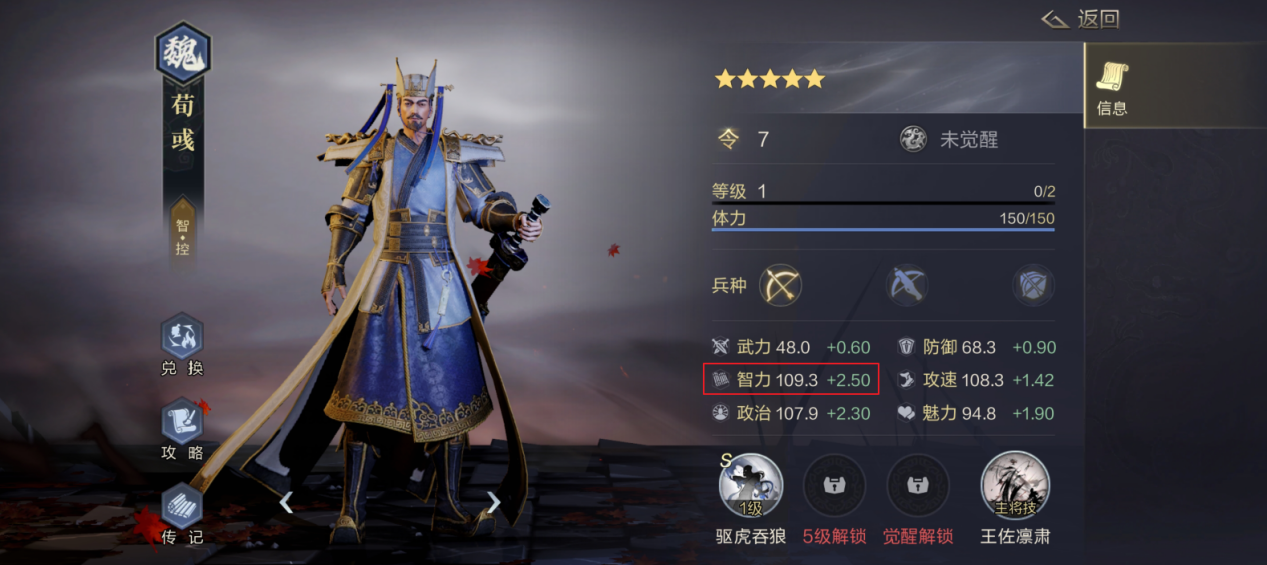Go back using the 返回 button
Image resolution: width=1267 pixels, height=565 pixels.
point(1080,19)
